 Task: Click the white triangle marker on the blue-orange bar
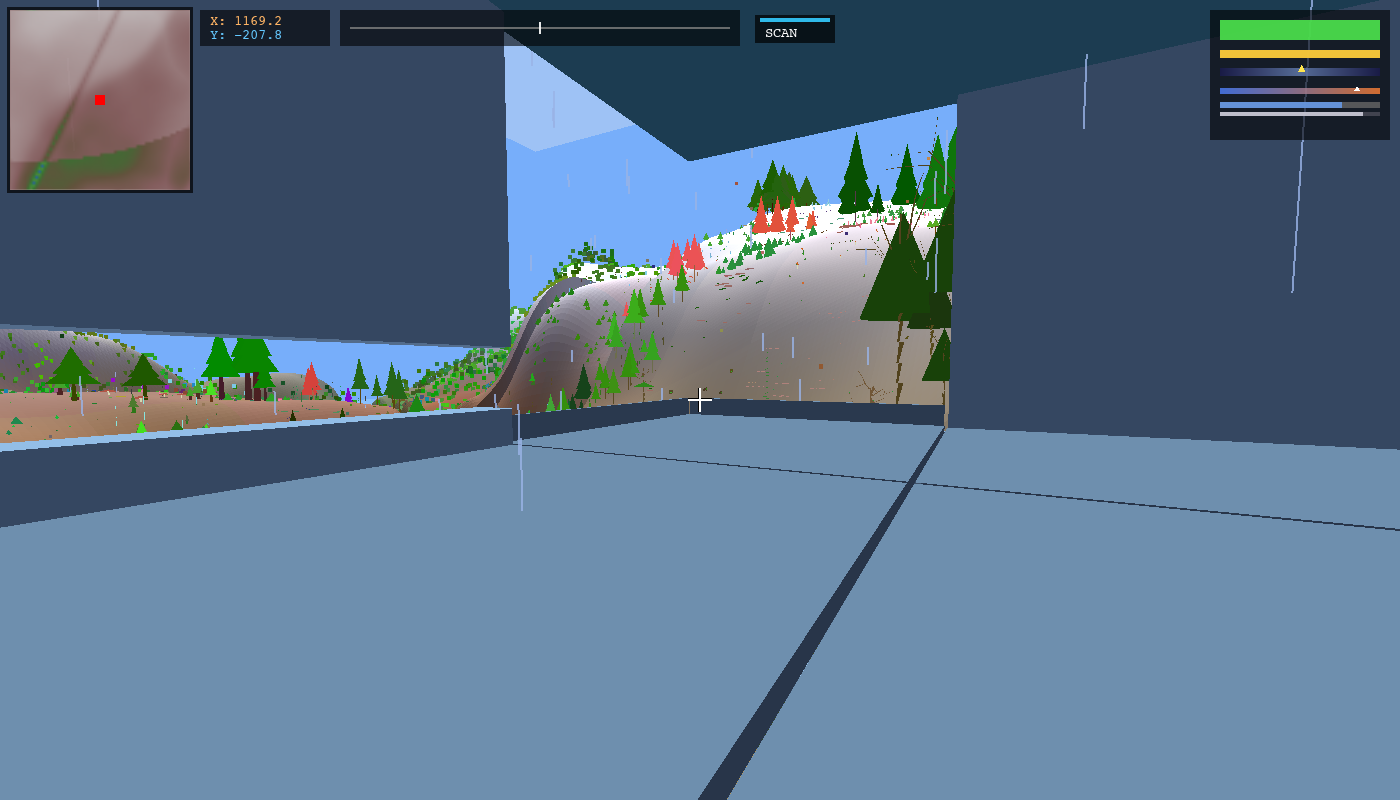(x=1357, y=89)
